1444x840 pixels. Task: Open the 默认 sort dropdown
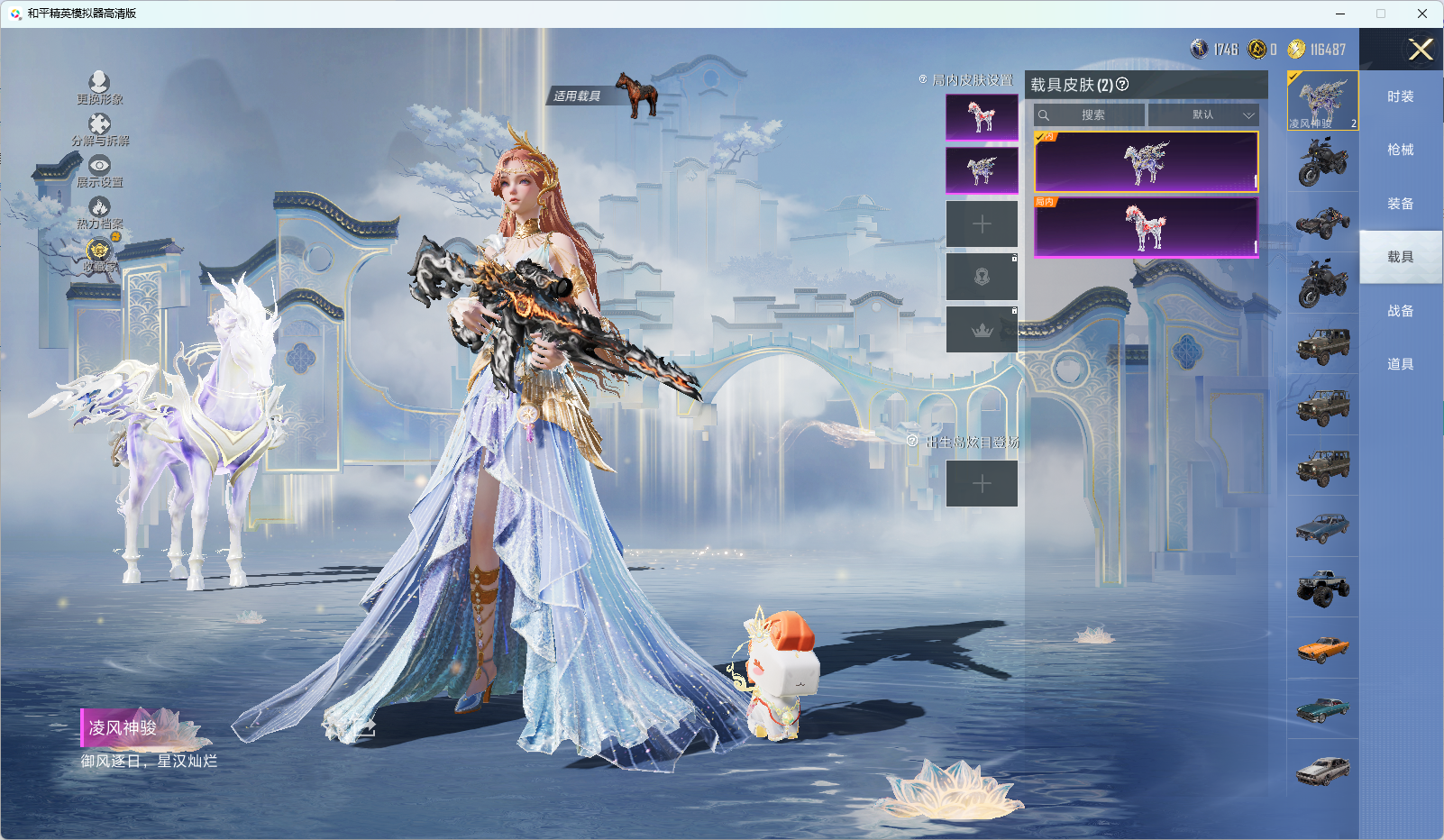(1202, 115)
